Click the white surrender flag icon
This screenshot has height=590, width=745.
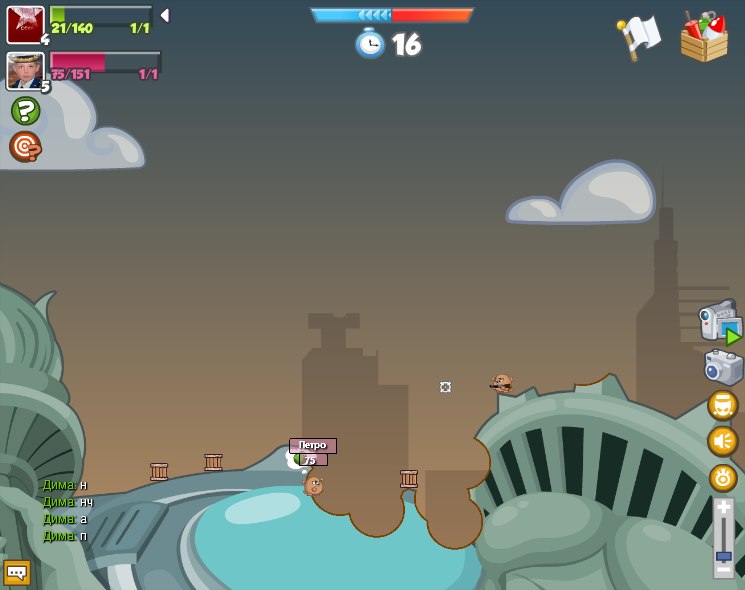(638, 37)
